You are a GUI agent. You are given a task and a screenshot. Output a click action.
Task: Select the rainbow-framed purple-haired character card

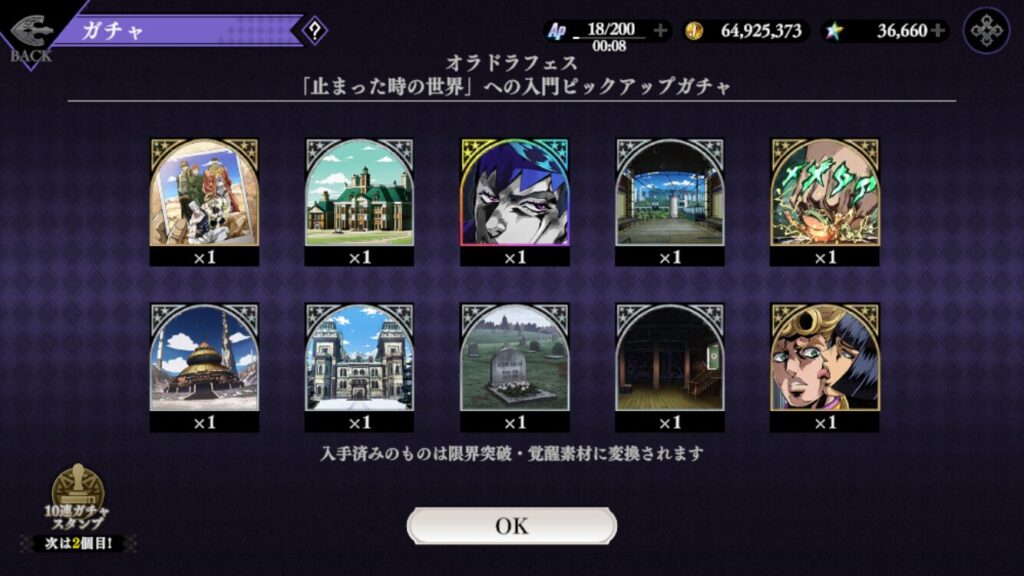[x=514, y=193]
